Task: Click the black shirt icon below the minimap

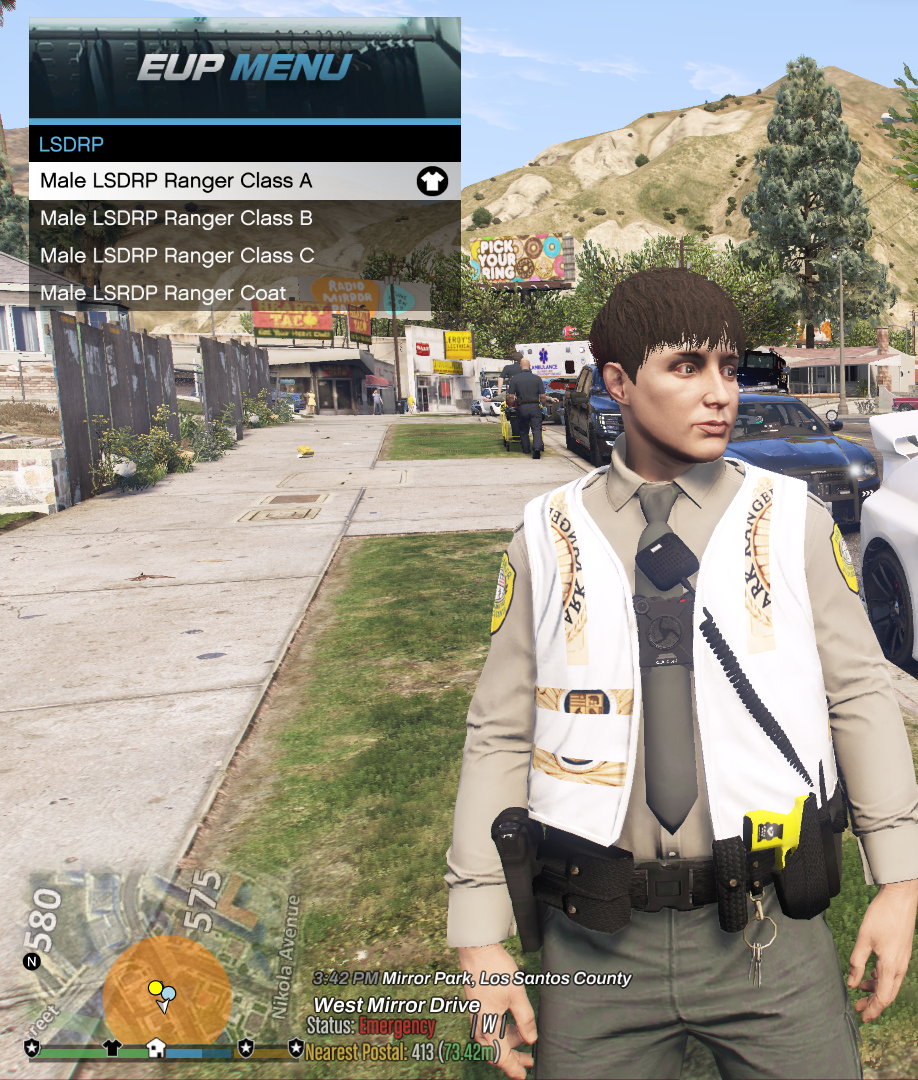Action: coord(111,1048)
